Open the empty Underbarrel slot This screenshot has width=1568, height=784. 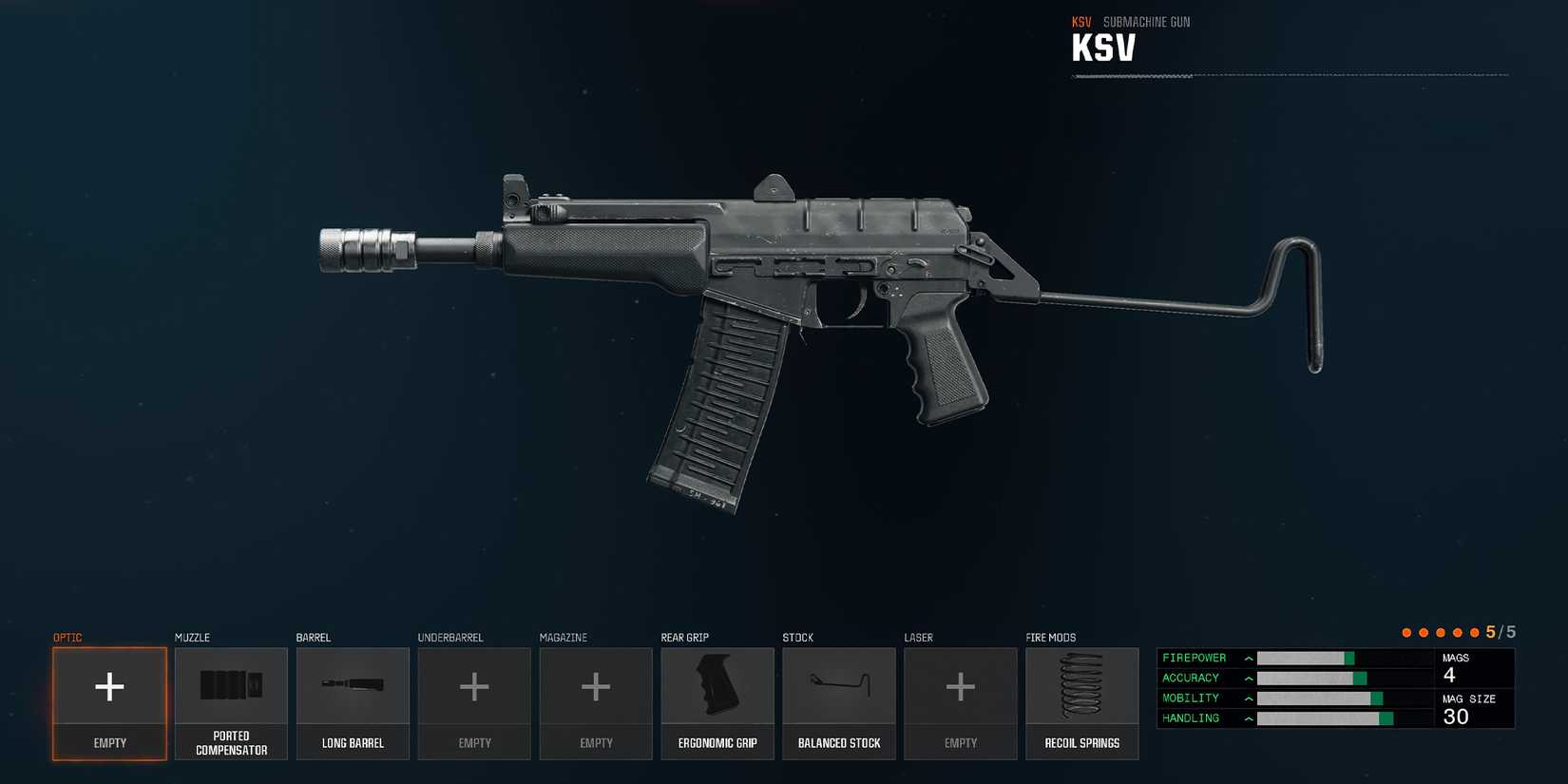474,703
